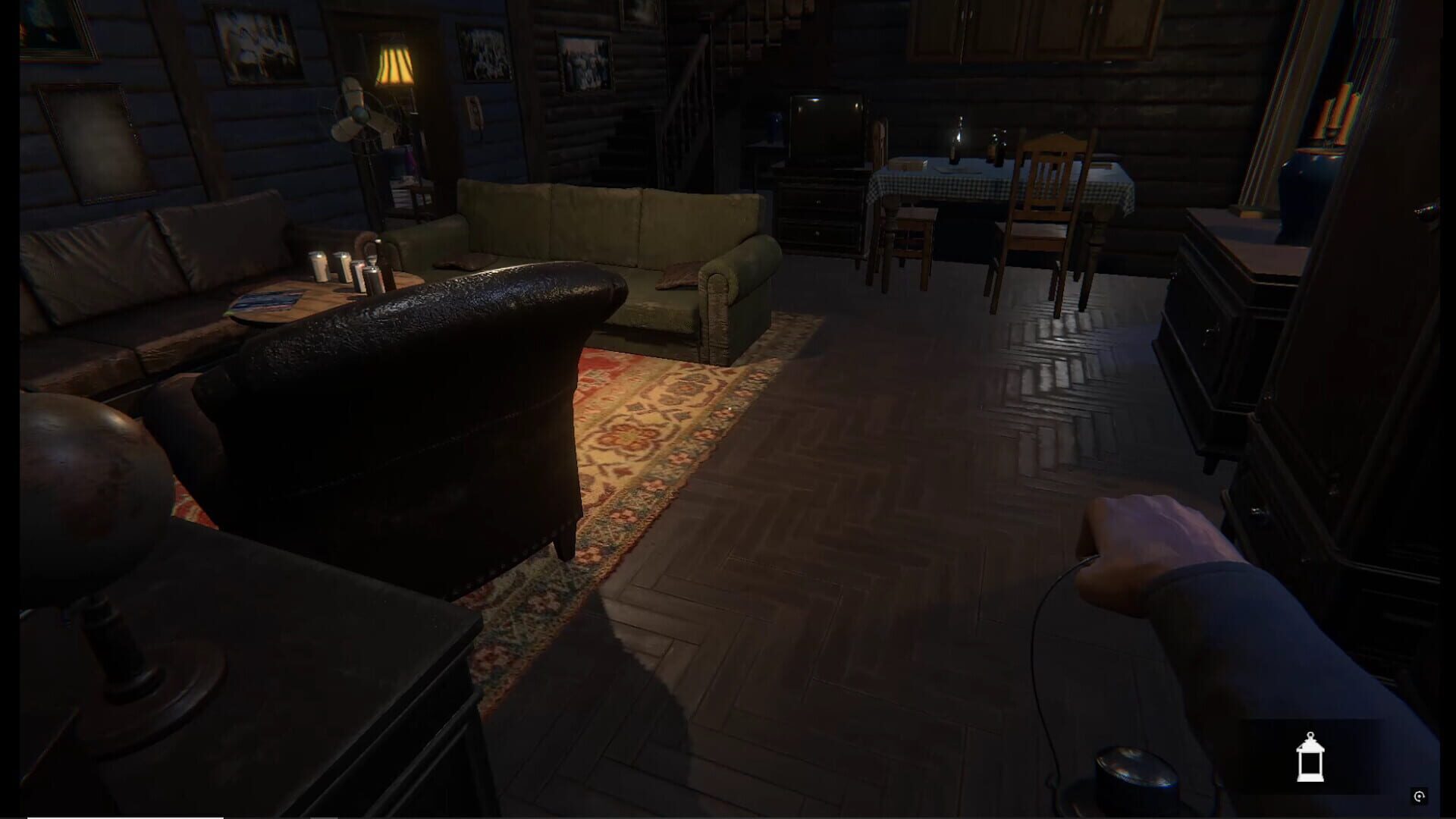
Task: Click the framed photo above the couch
Action: pyautogui.click(x=584, y=61)
